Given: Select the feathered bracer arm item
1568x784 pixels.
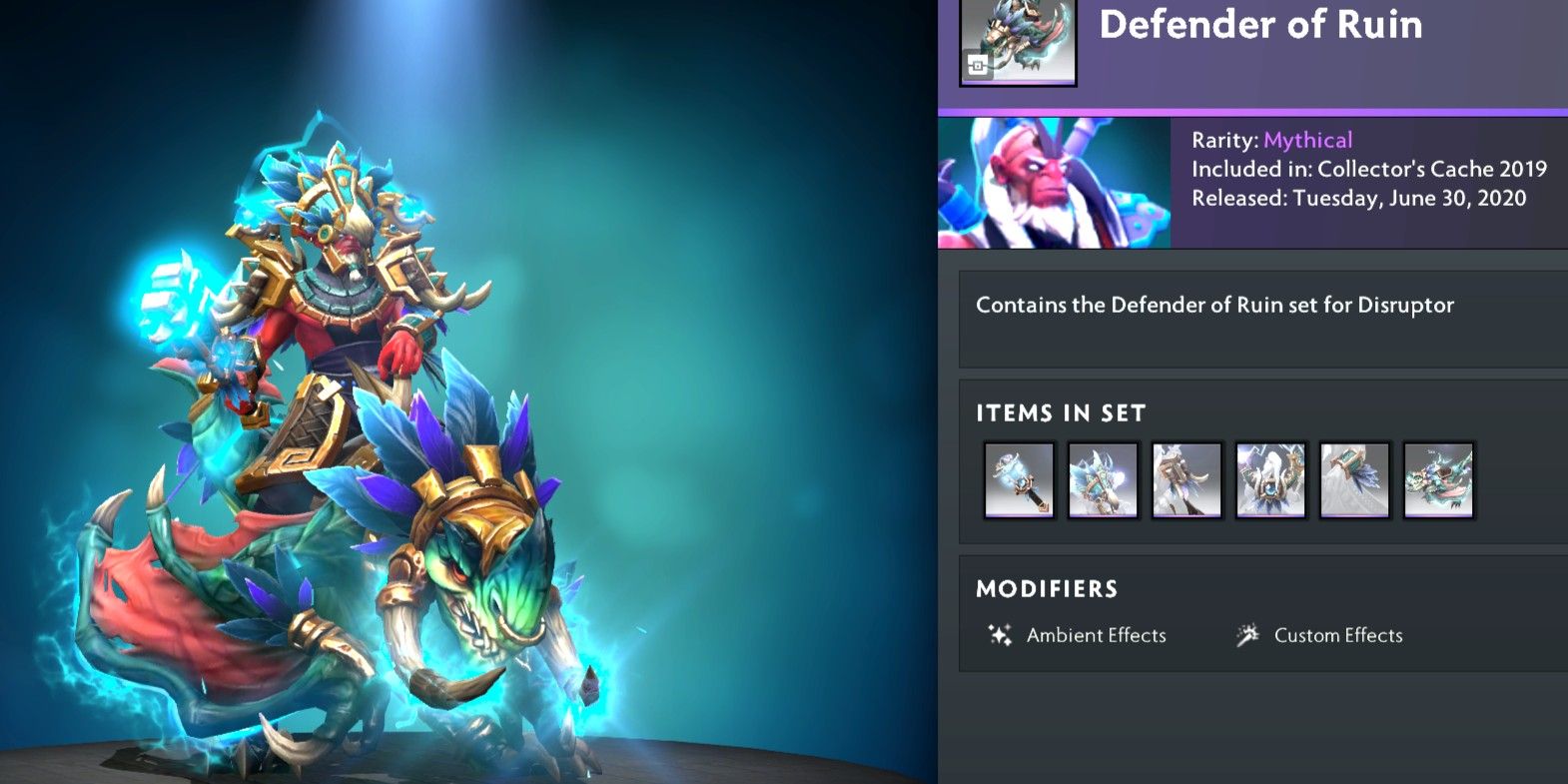Looking at the screenshot, I should 1354,480.
